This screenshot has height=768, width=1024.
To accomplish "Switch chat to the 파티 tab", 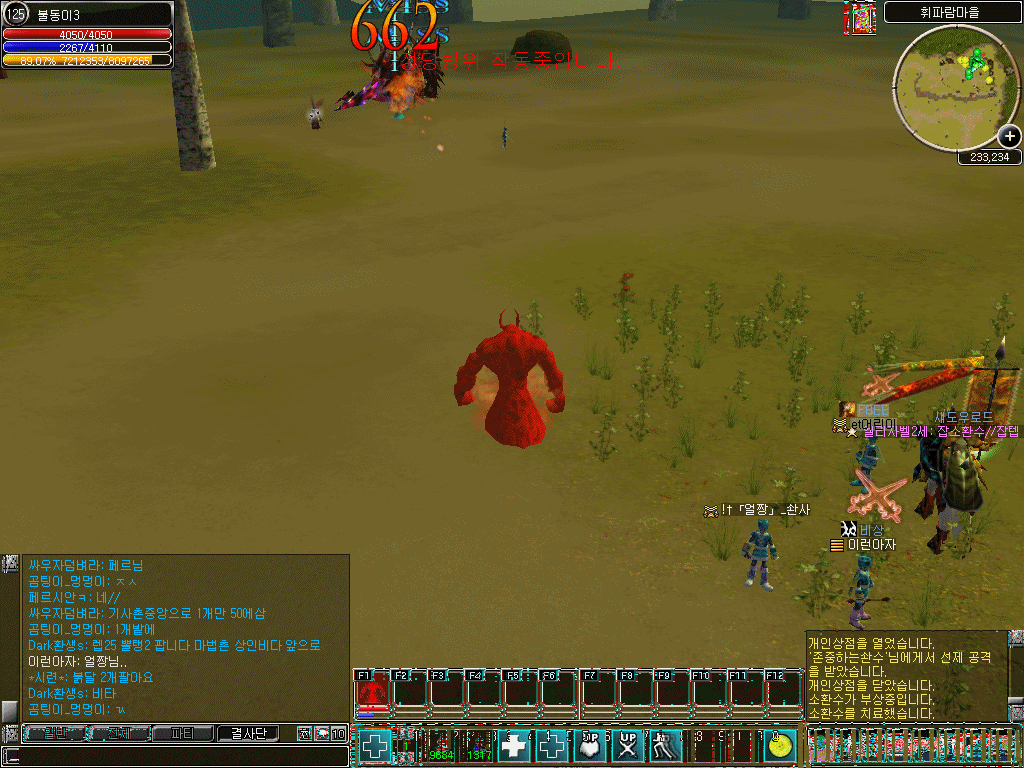I will tap(183, 734).
